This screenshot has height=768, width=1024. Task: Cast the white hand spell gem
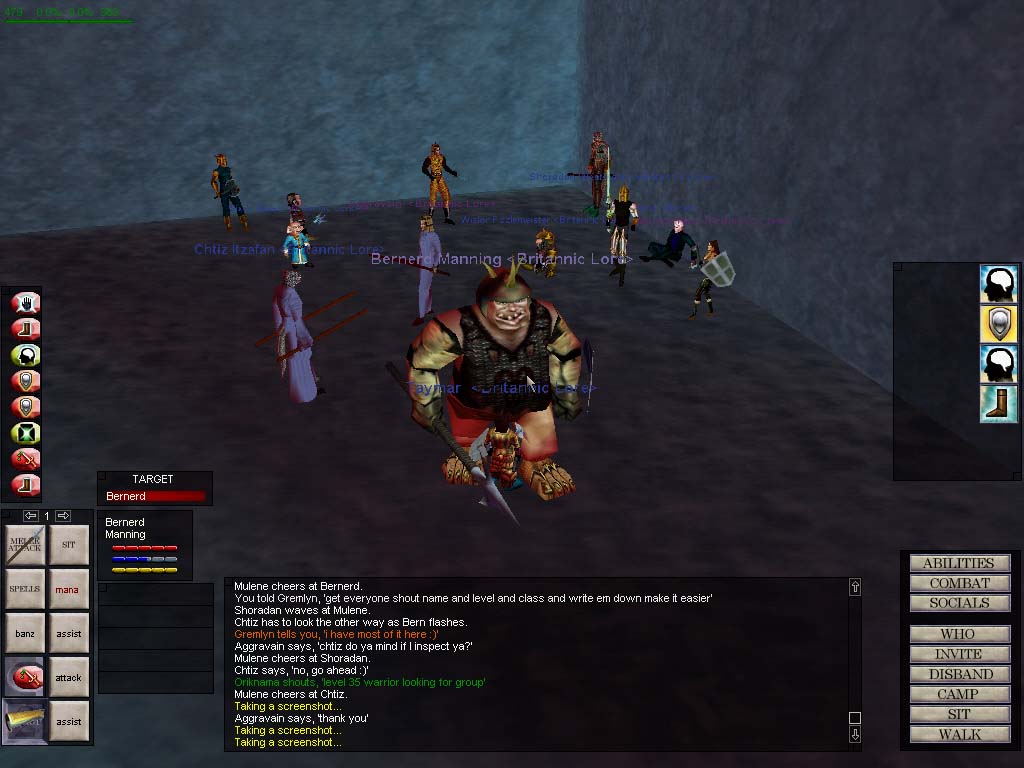25,302
